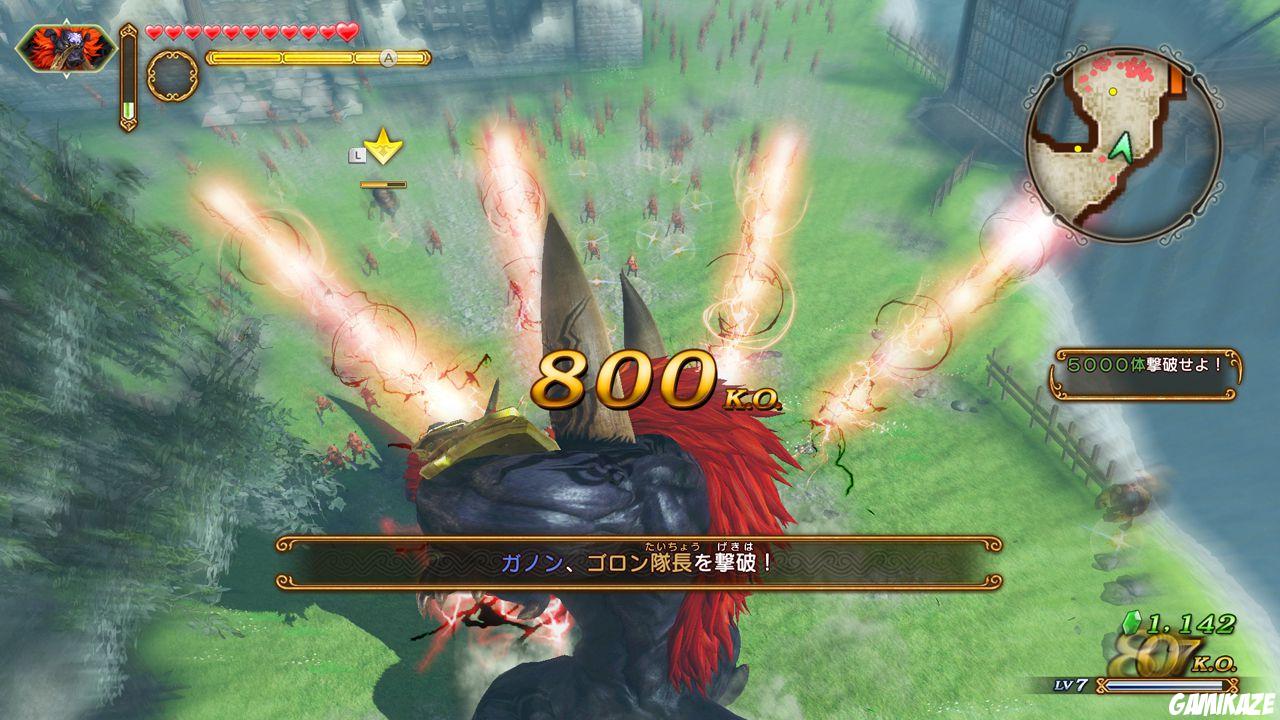
Task: Open the 5000体撃破せよ! objective panel
Action: point(1144,365)
